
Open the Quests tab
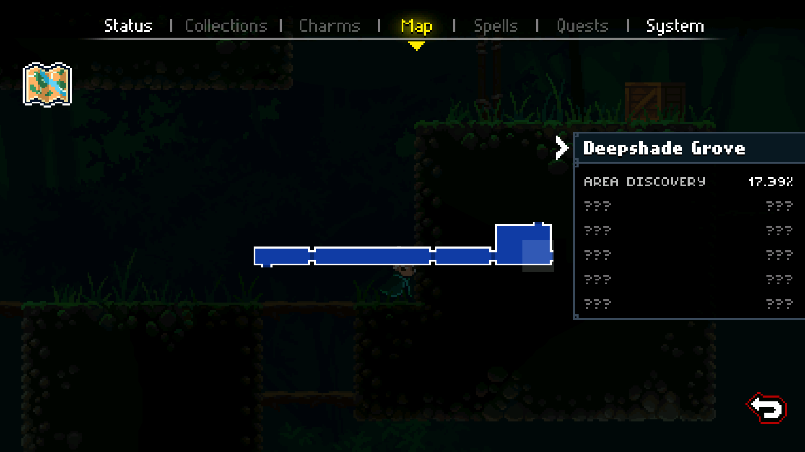581,25
